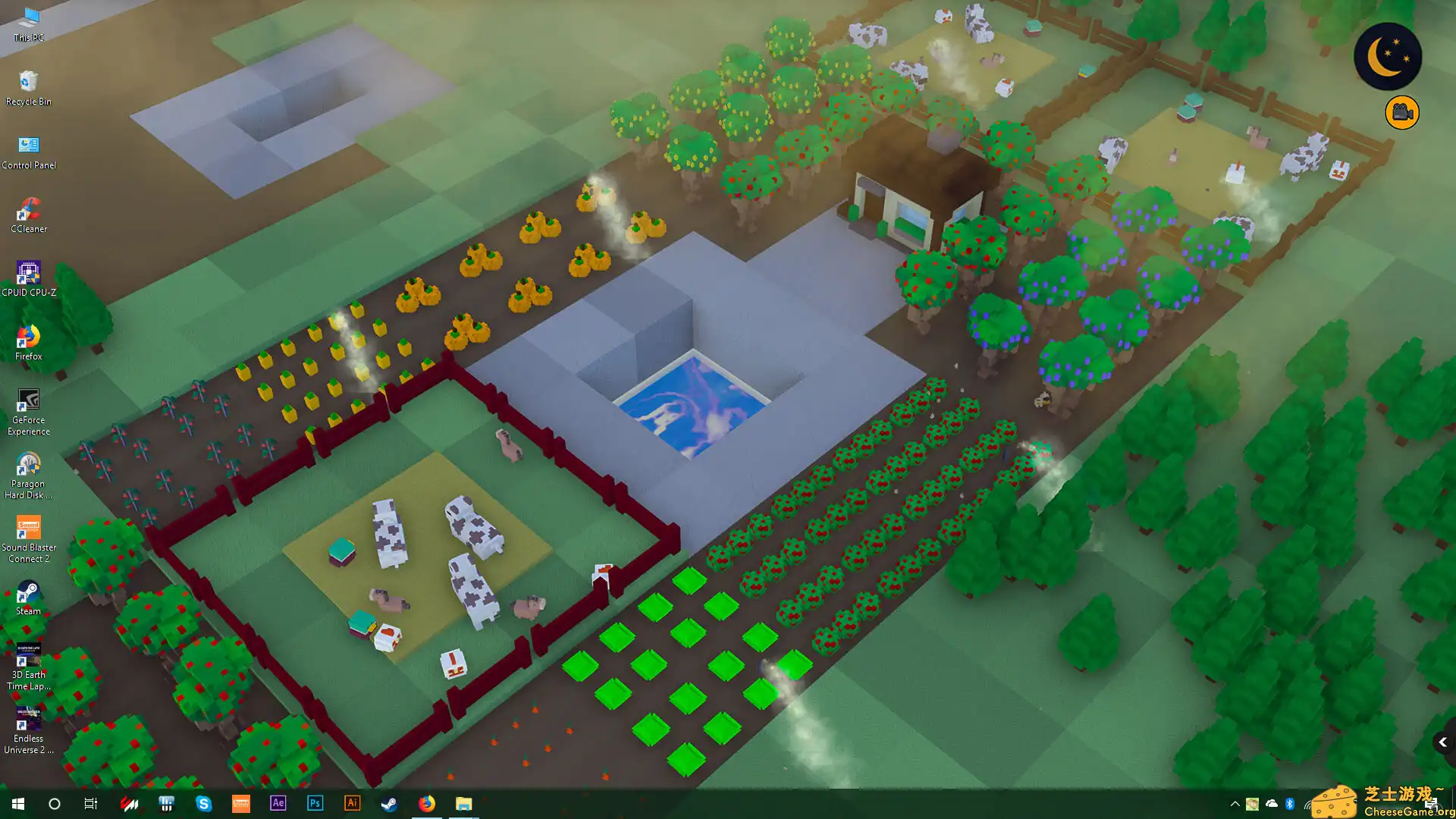Toggle the day/night moon indicator
The width and height of the screenshot is (1456, 819).
(x=1387, y=55)
